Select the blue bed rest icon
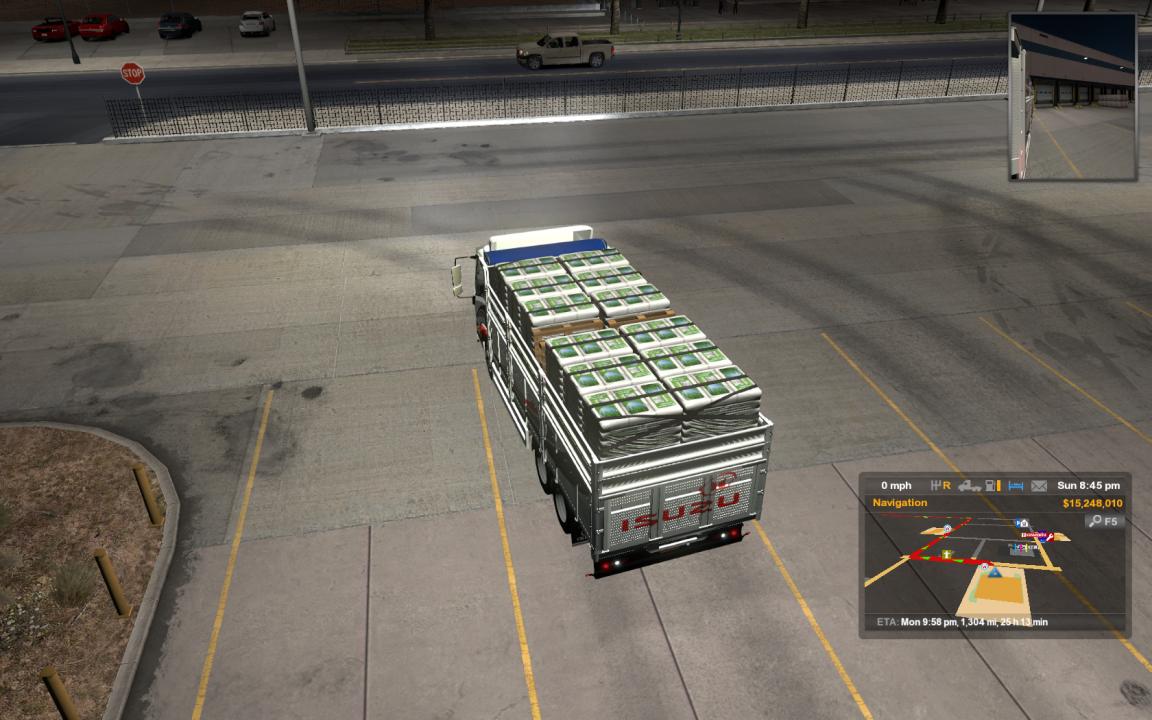 1016,486
